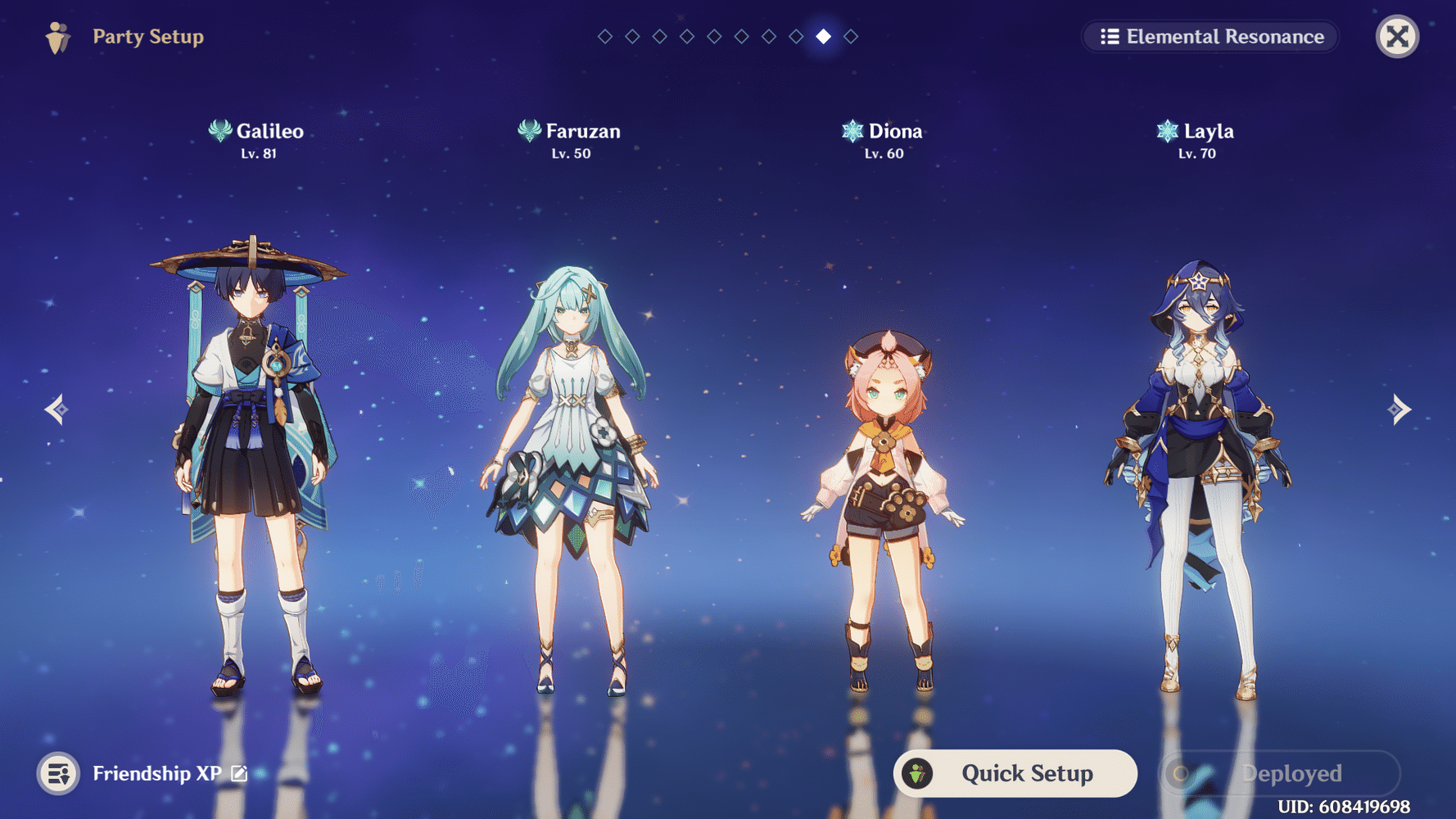1456x819 pixels.
Task: Click the list icon on Elemental Resonance
Action: tap(1110, 36)
